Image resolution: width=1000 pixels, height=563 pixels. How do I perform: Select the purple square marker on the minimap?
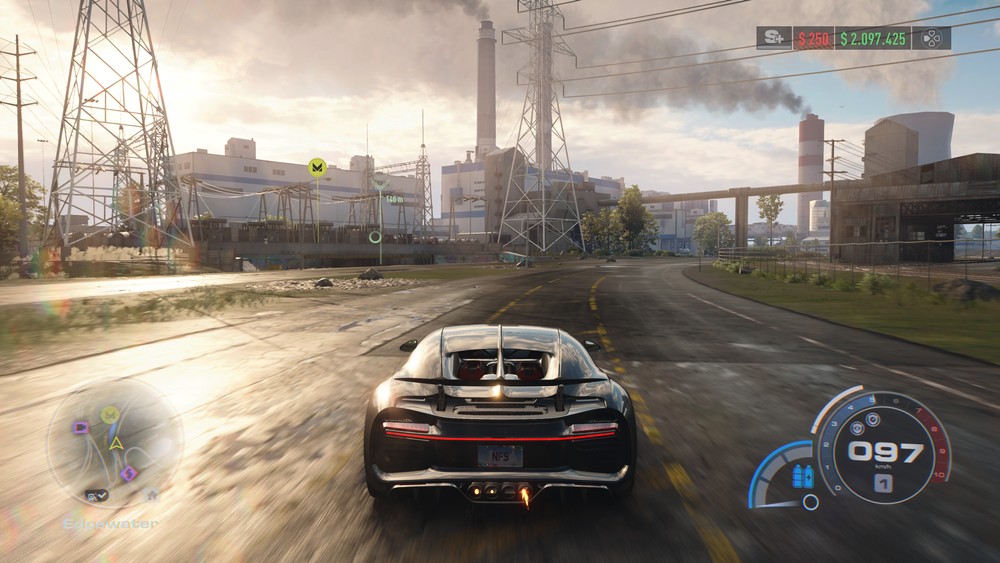pyautogui.click(x=80, y=428)
